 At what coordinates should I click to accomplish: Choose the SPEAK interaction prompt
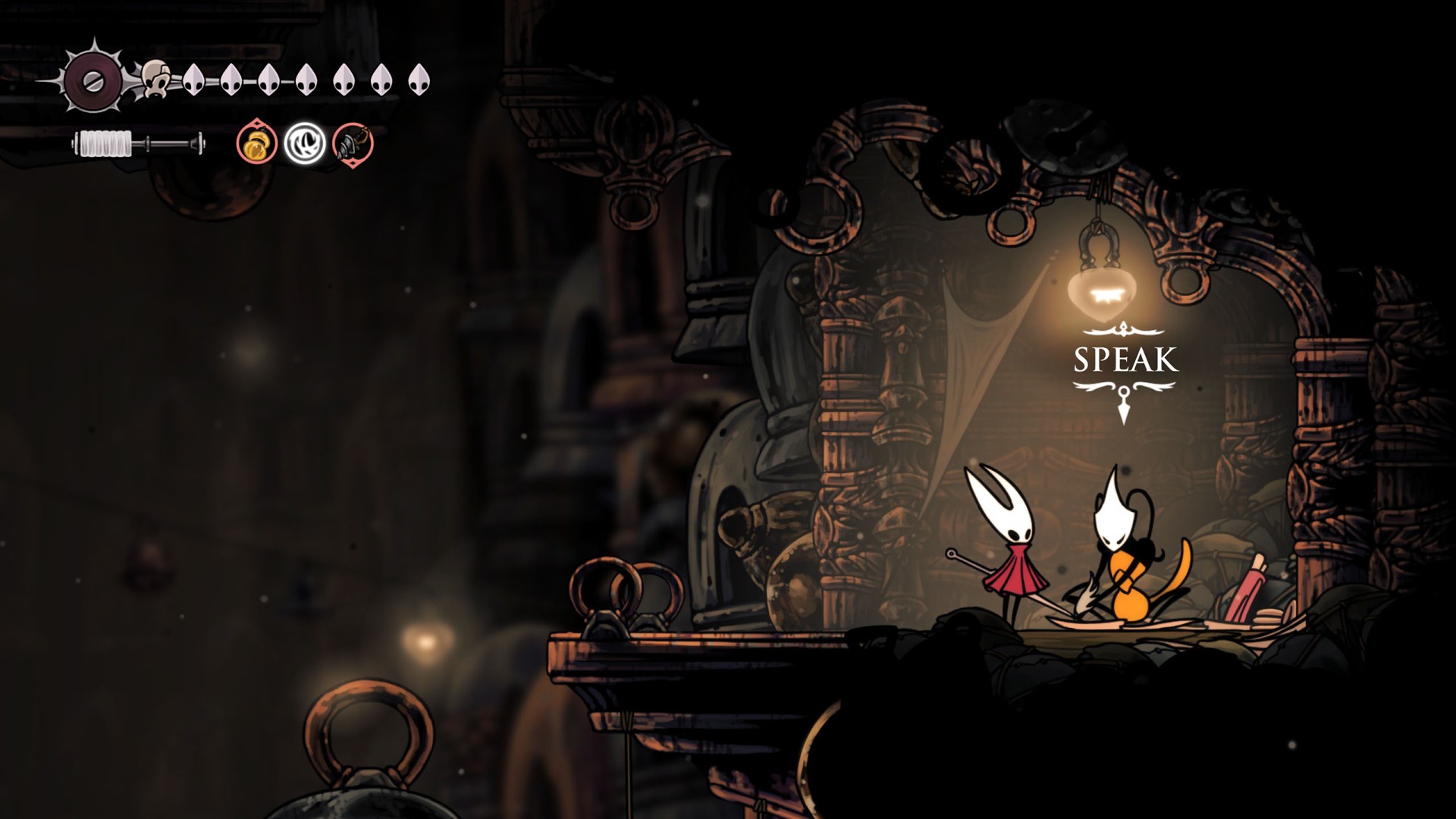[1125, 359]
